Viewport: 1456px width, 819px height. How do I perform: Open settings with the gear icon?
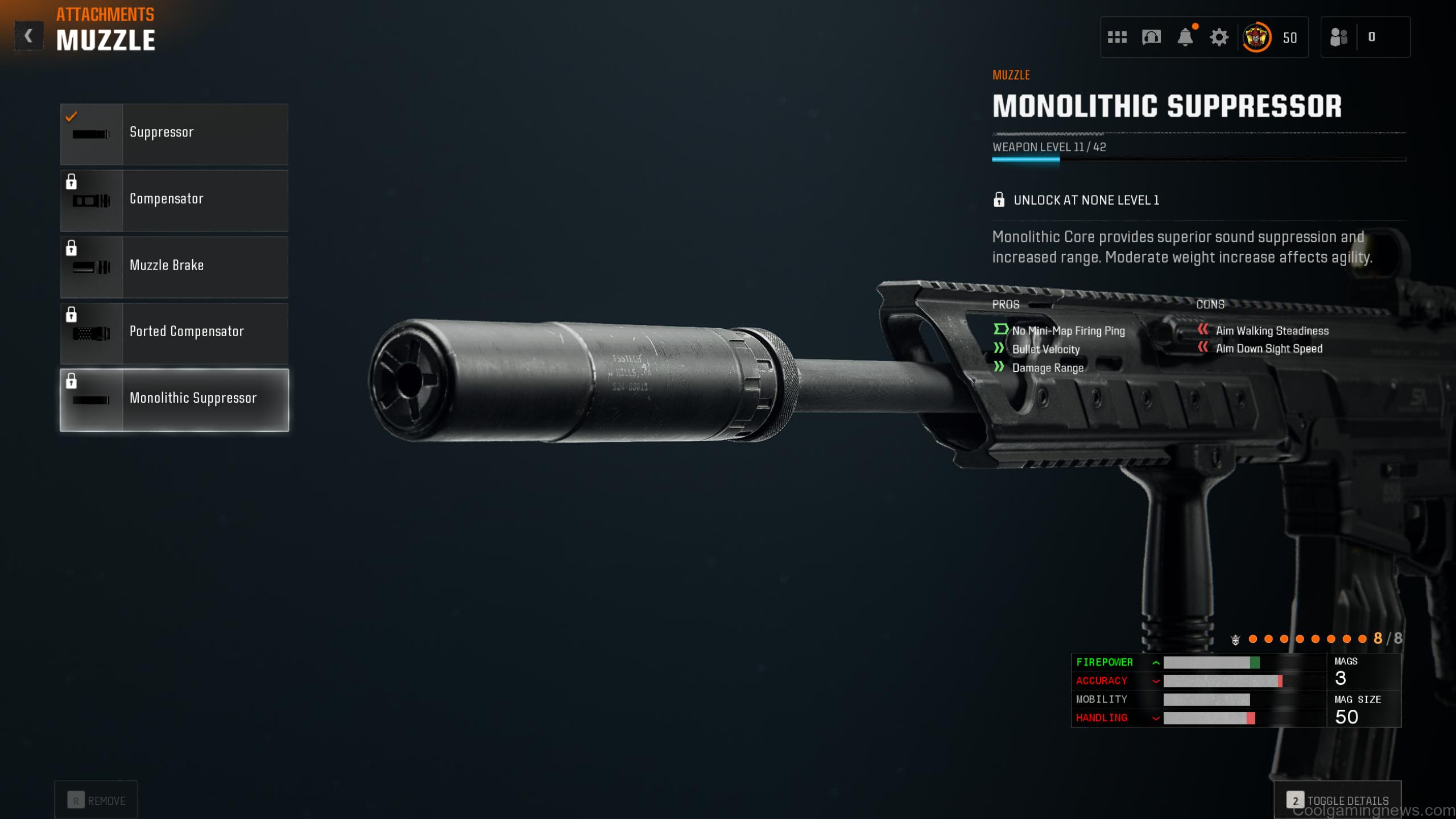pos(1218,37)
